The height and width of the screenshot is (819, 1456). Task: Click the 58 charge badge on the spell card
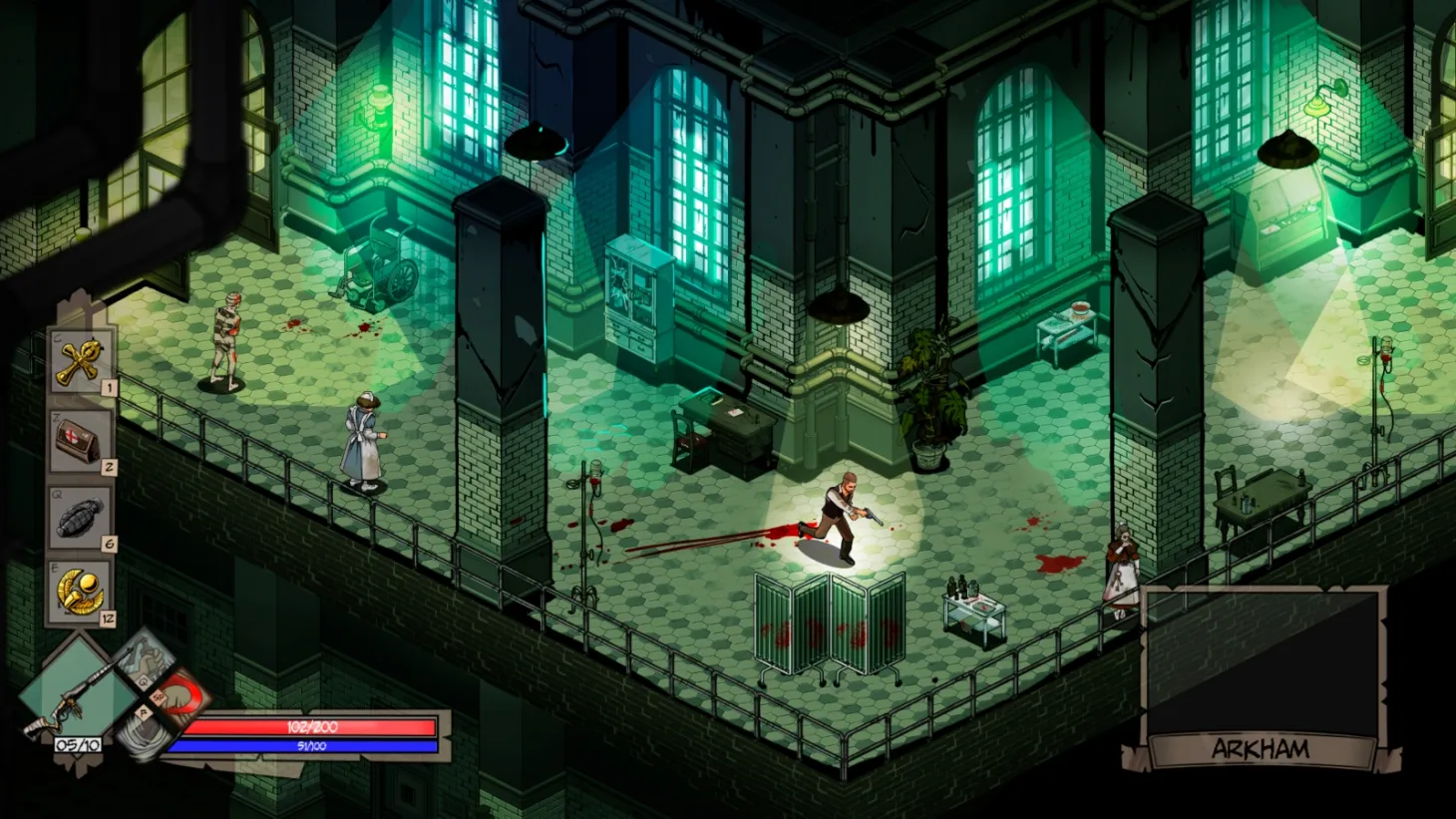point(157,697)
